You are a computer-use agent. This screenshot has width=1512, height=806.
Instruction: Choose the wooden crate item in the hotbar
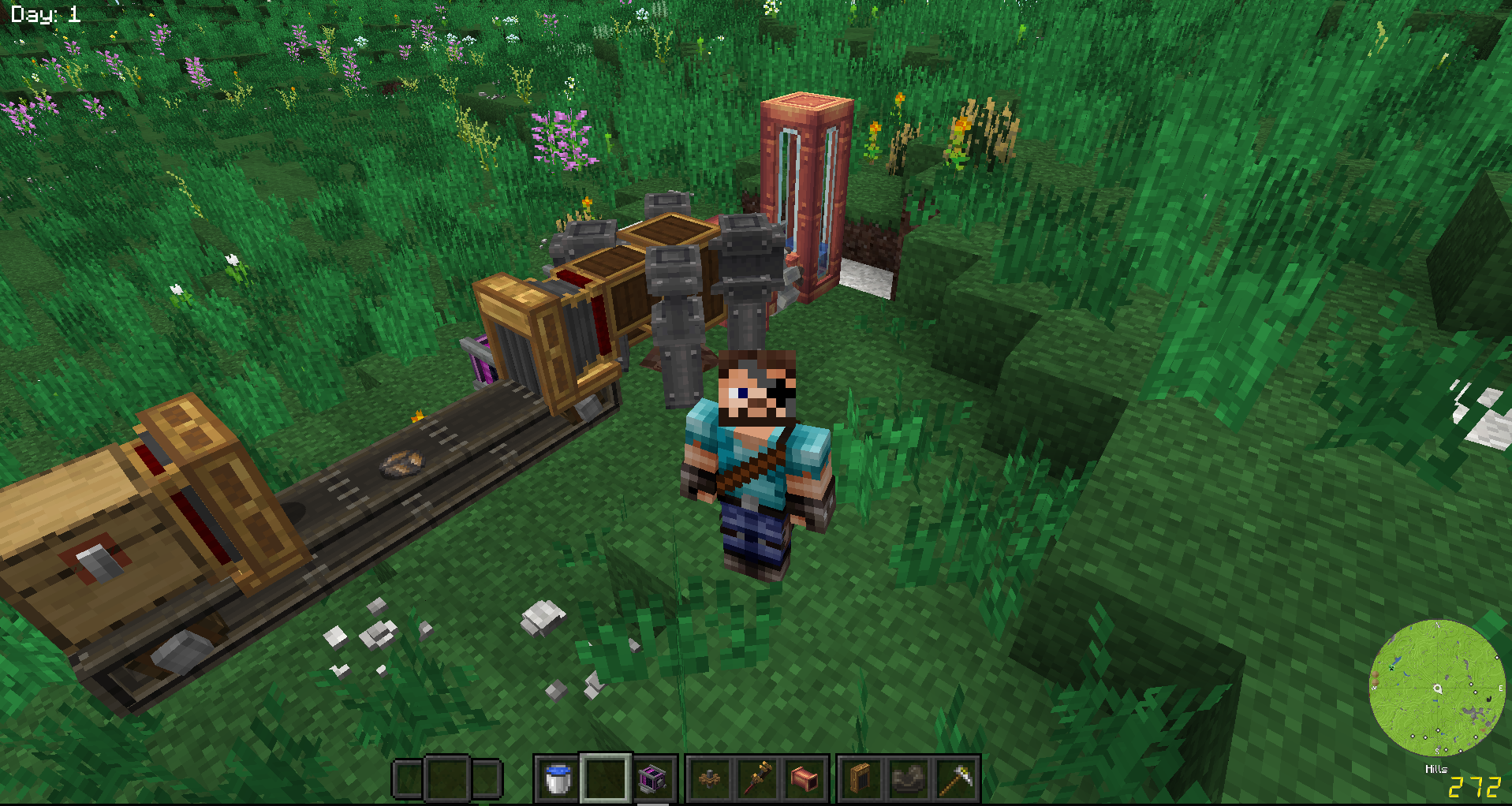point(860,779)
